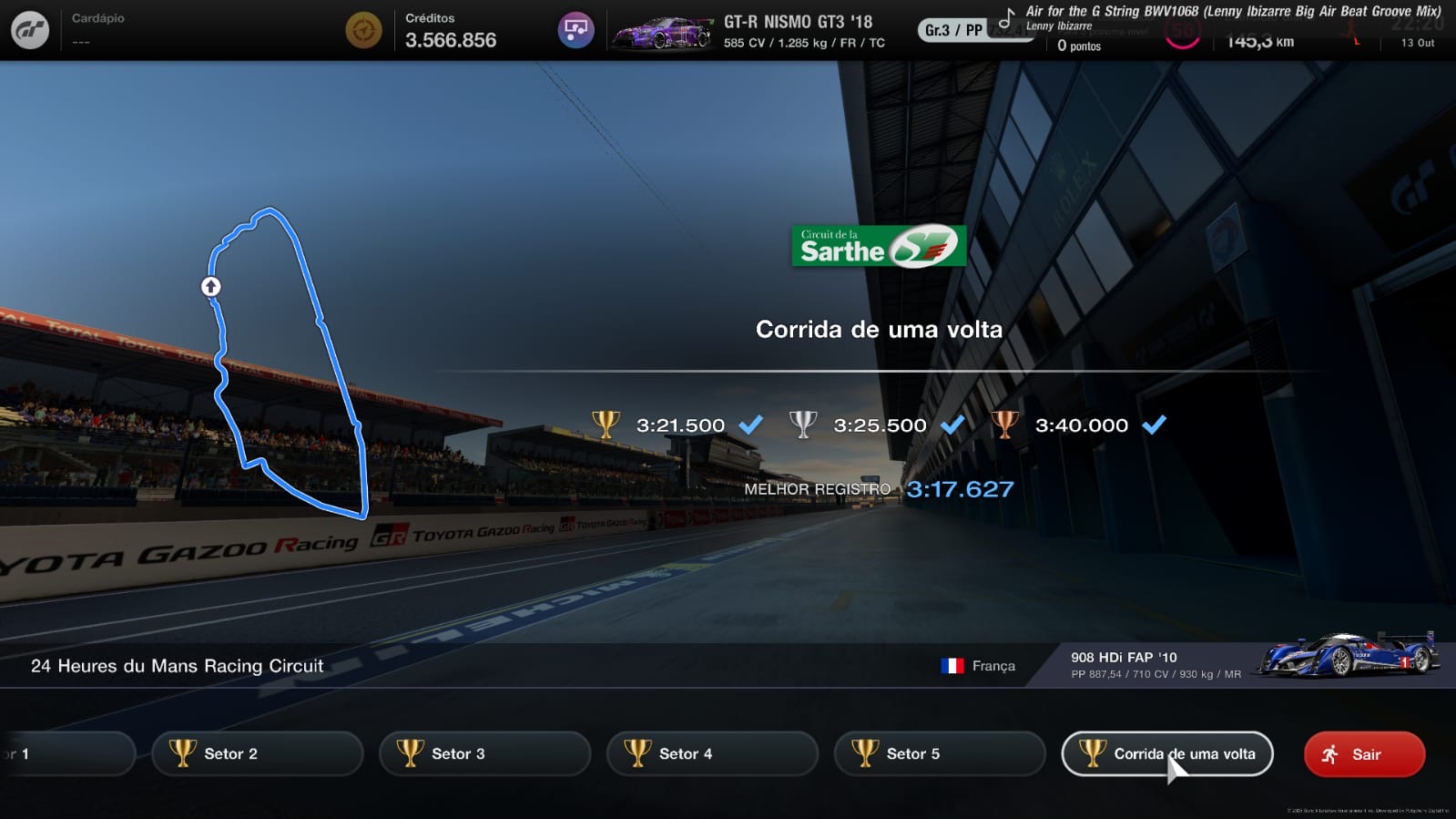Toggle the blue checkmark next to the gold time
Viewport: 1456px width, 819px height.
pos(750,424)
